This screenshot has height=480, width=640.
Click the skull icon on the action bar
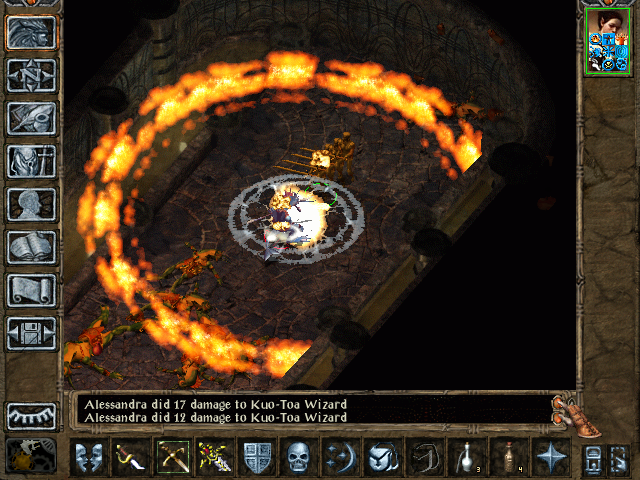298,459
